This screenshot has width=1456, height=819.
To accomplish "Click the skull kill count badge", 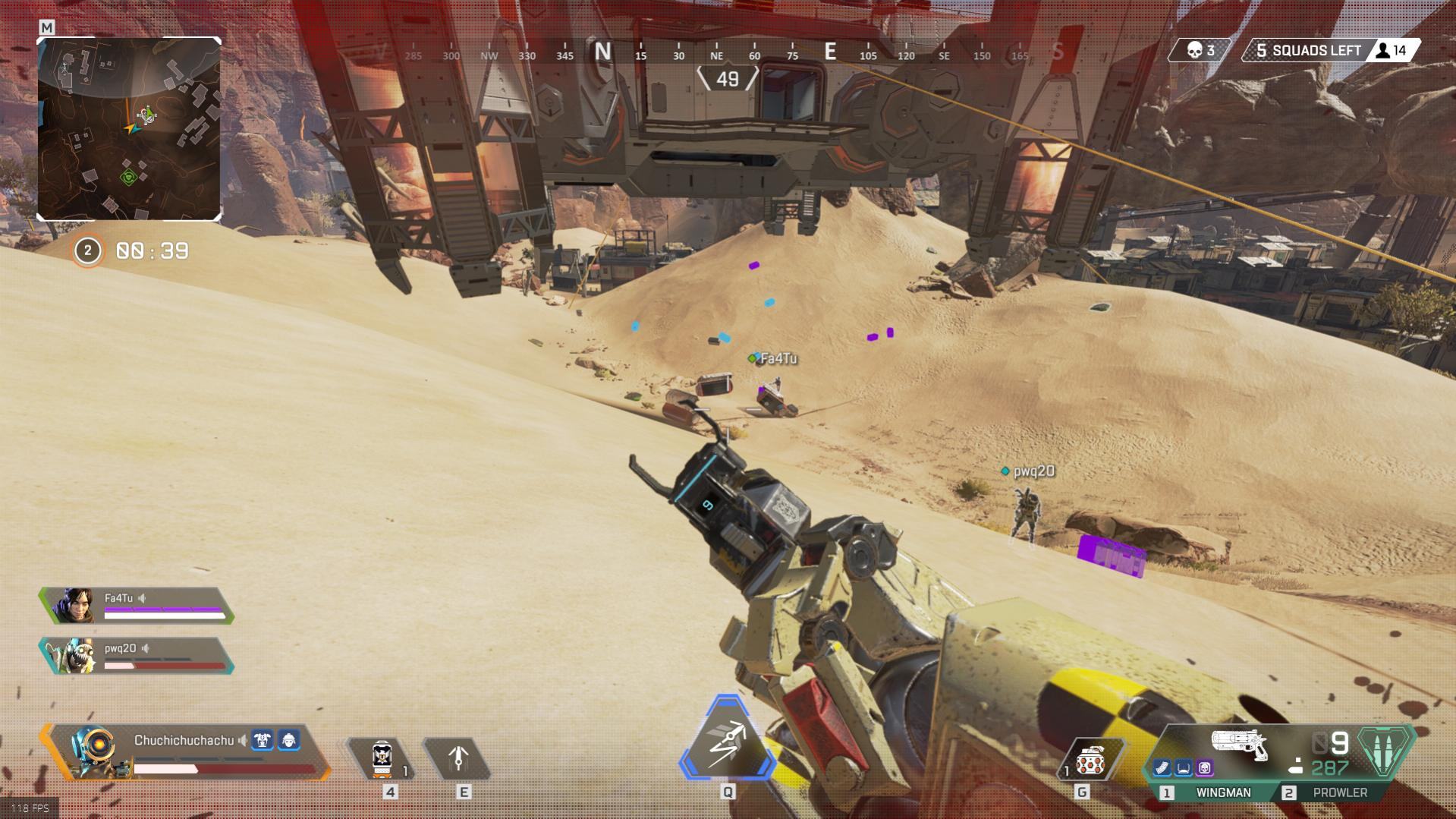I will (x=1200, y=51).
